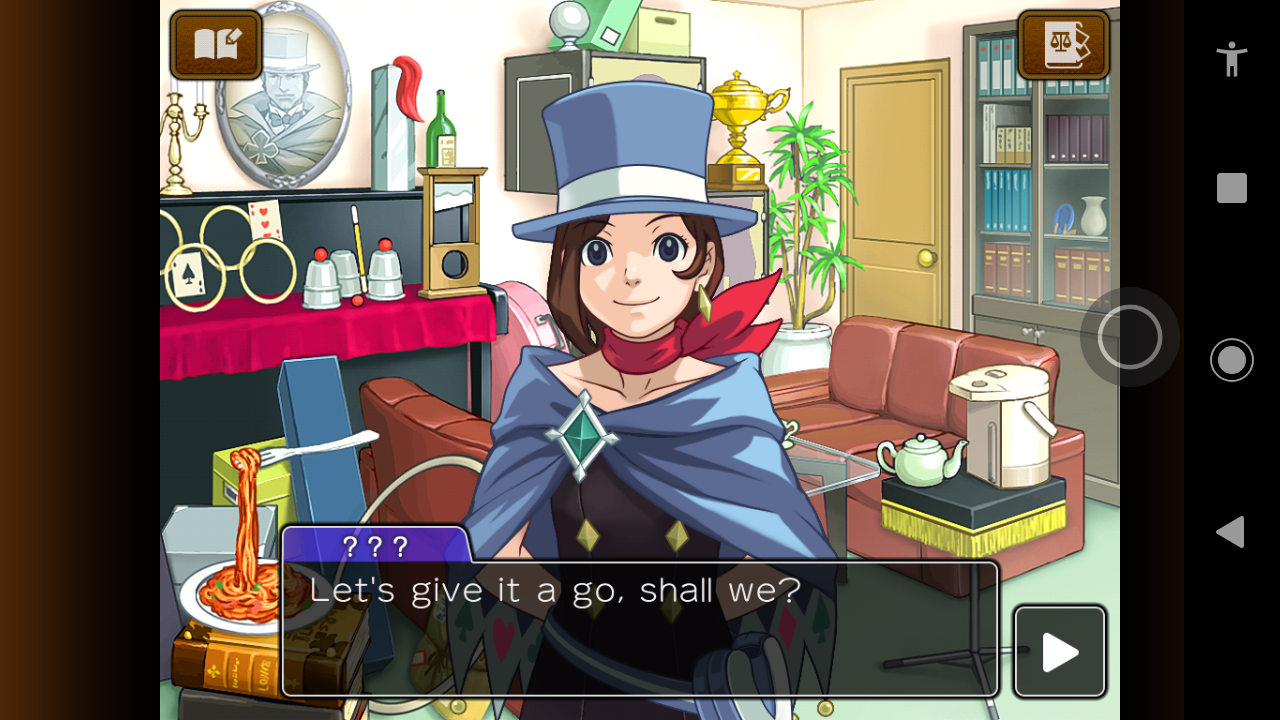
Task: Go back with the Android triangle button
Action: click(1230, 532)
